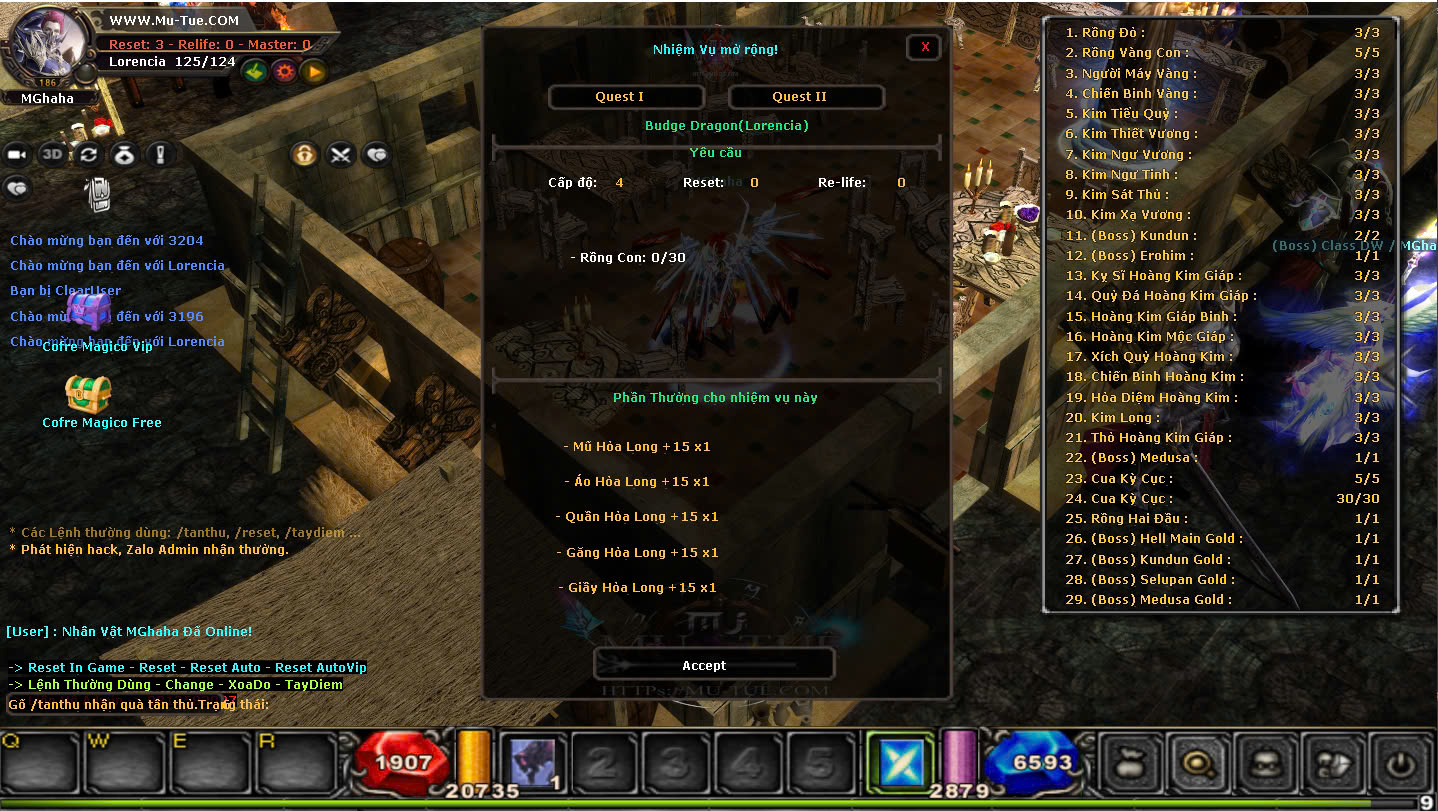Close the quest window with red X
1438x811 pixels.
(x=924, y=47)
